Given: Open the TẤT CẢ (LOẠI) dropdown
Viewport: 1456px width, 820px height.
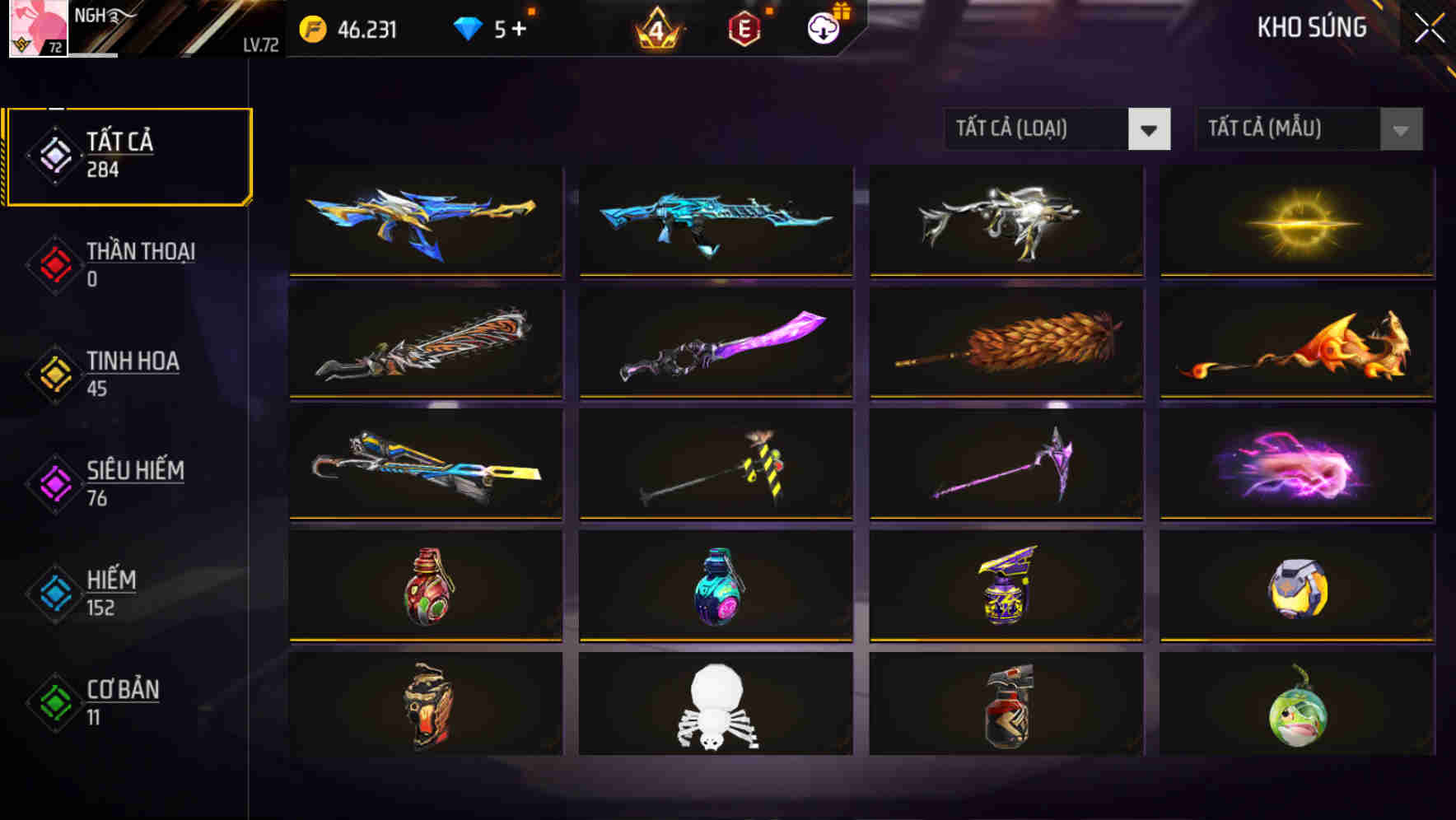Looking at the screenshot, I should [x=1058, y=129].
